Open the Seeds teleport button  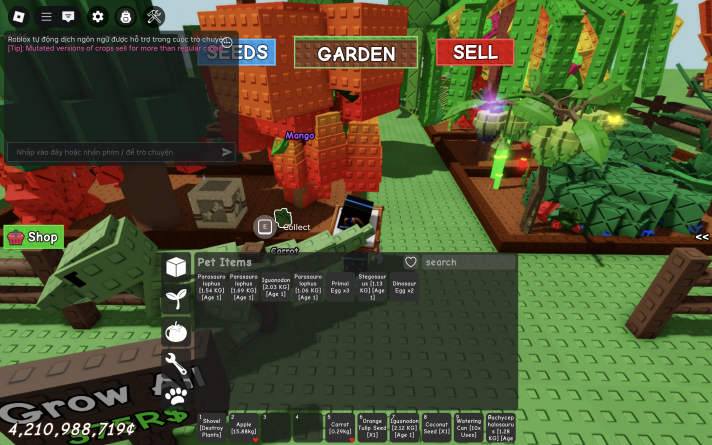point(237,52)
